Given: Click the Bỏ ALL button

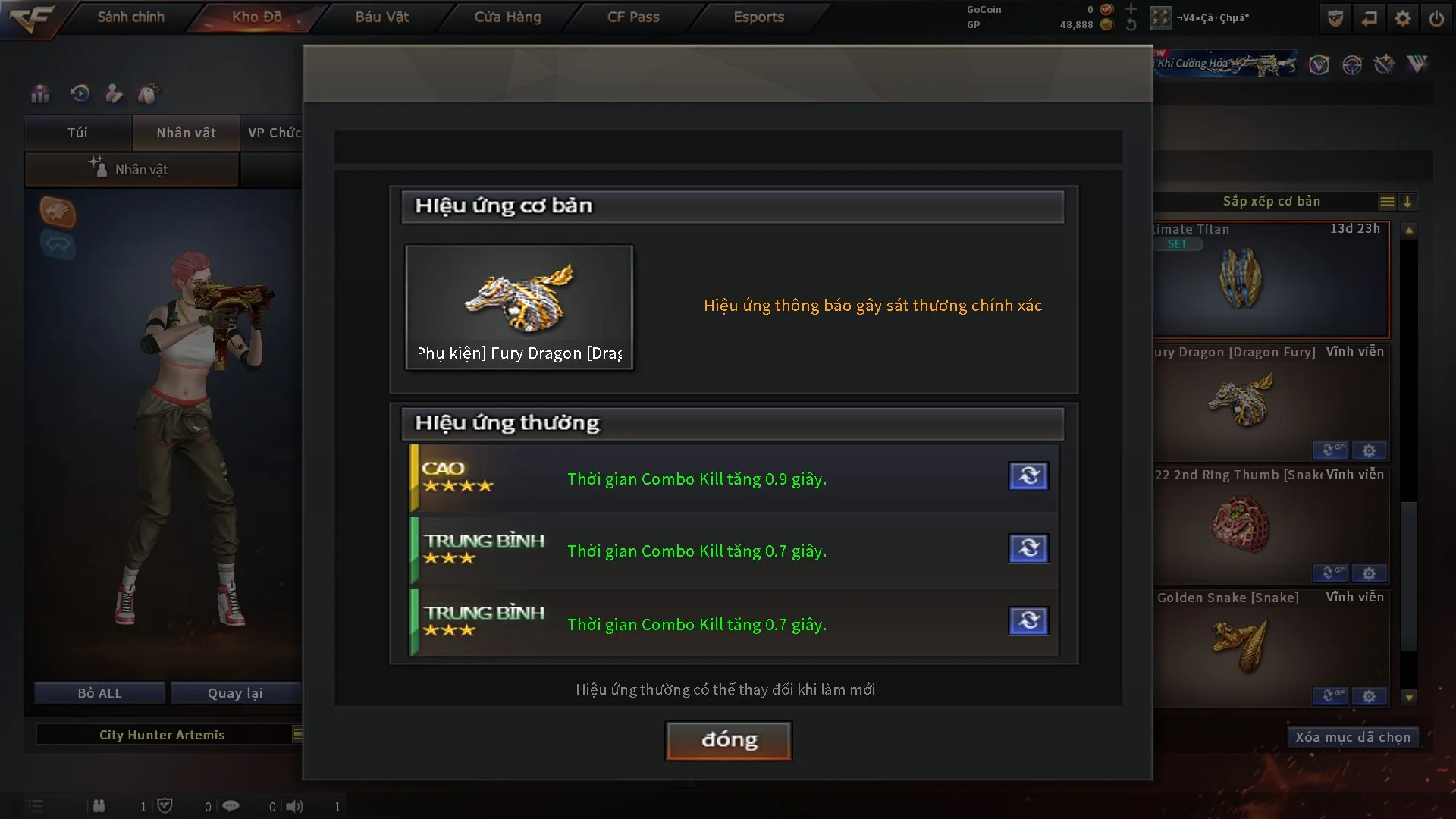Looking at the screenshot, I should (x=99, y=693).
